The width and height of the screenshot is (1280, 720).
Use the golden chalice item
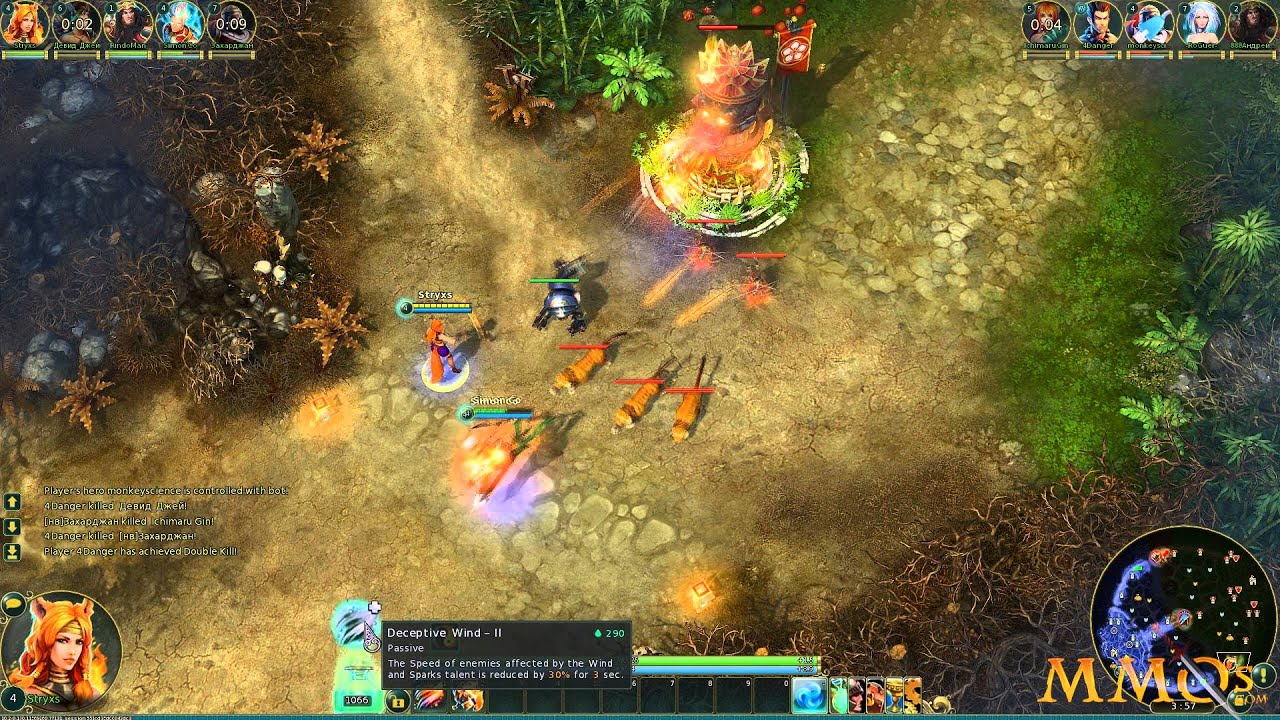tap(894, 696)
